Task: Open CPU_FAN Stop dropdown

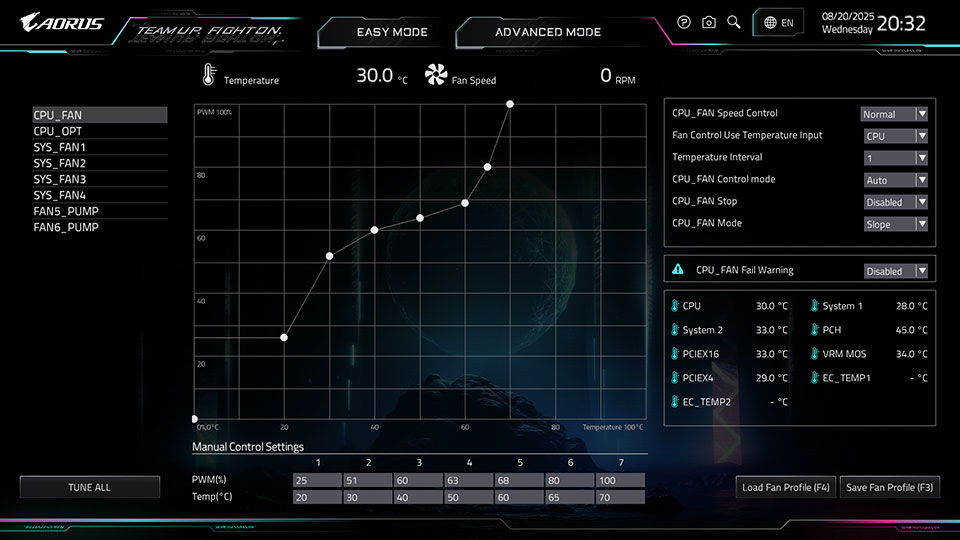Action: (x=896, y=202)
